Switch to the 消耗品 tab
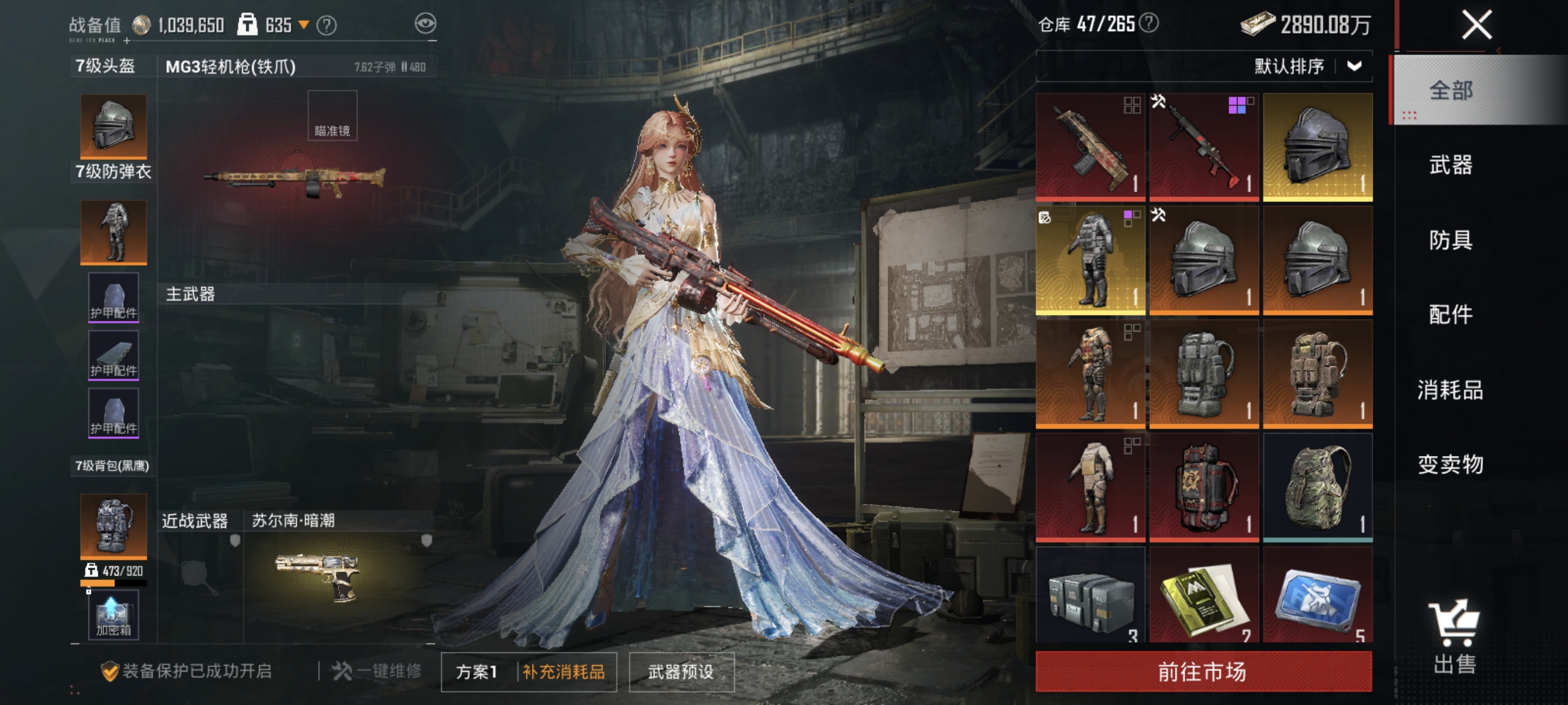This screenshot has height=705, width=1568. point(1451,389)
